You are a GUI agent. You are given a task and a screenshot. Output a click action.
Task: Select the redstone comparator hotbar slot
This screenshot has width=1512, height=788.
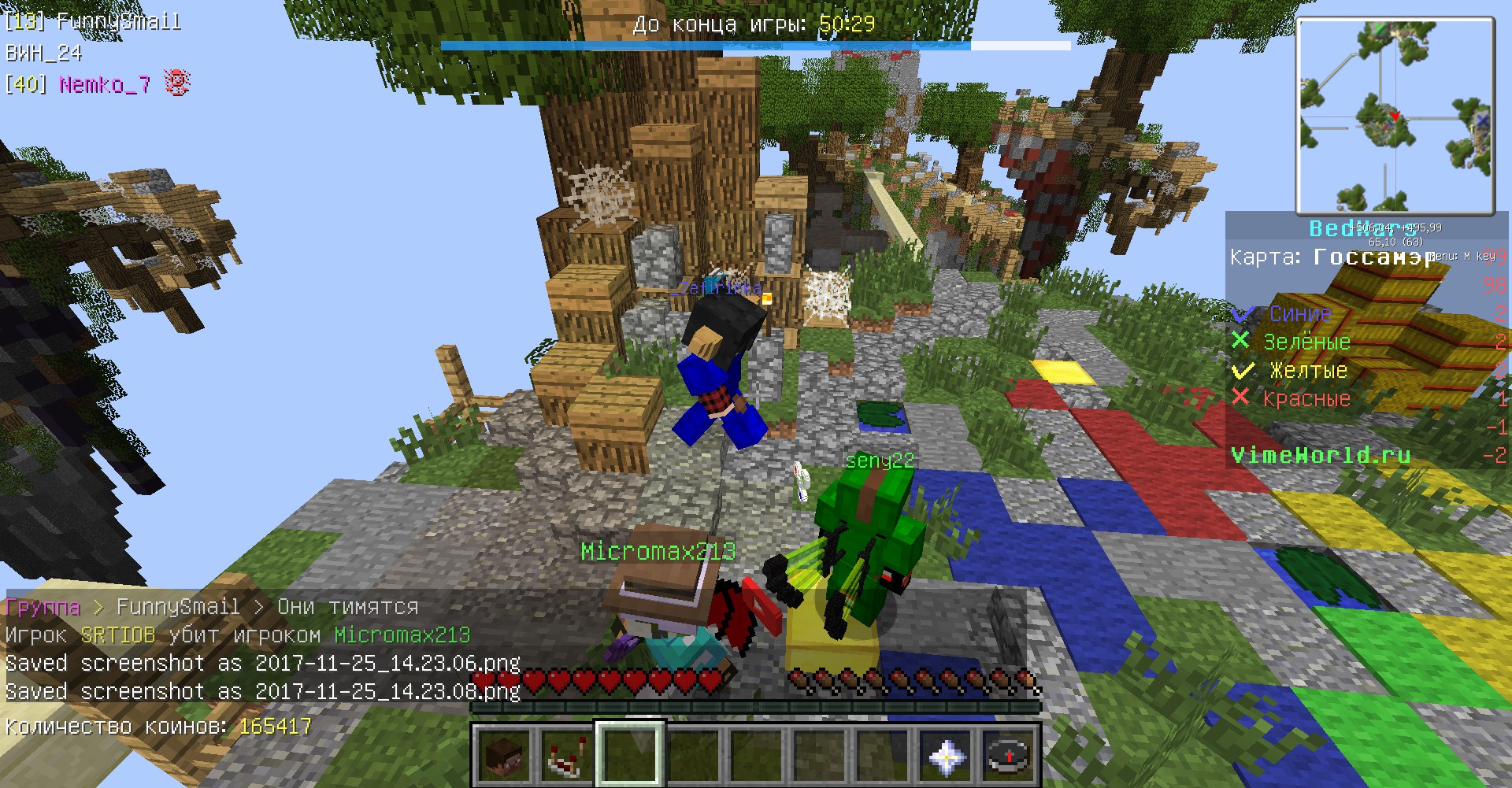[567, 755]
